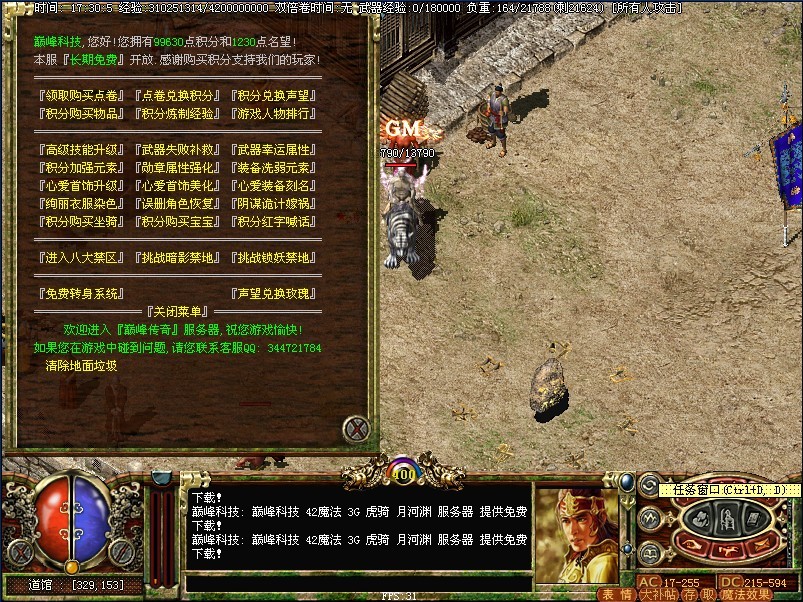Open 点卷兑换积分 exchange option

178,96
